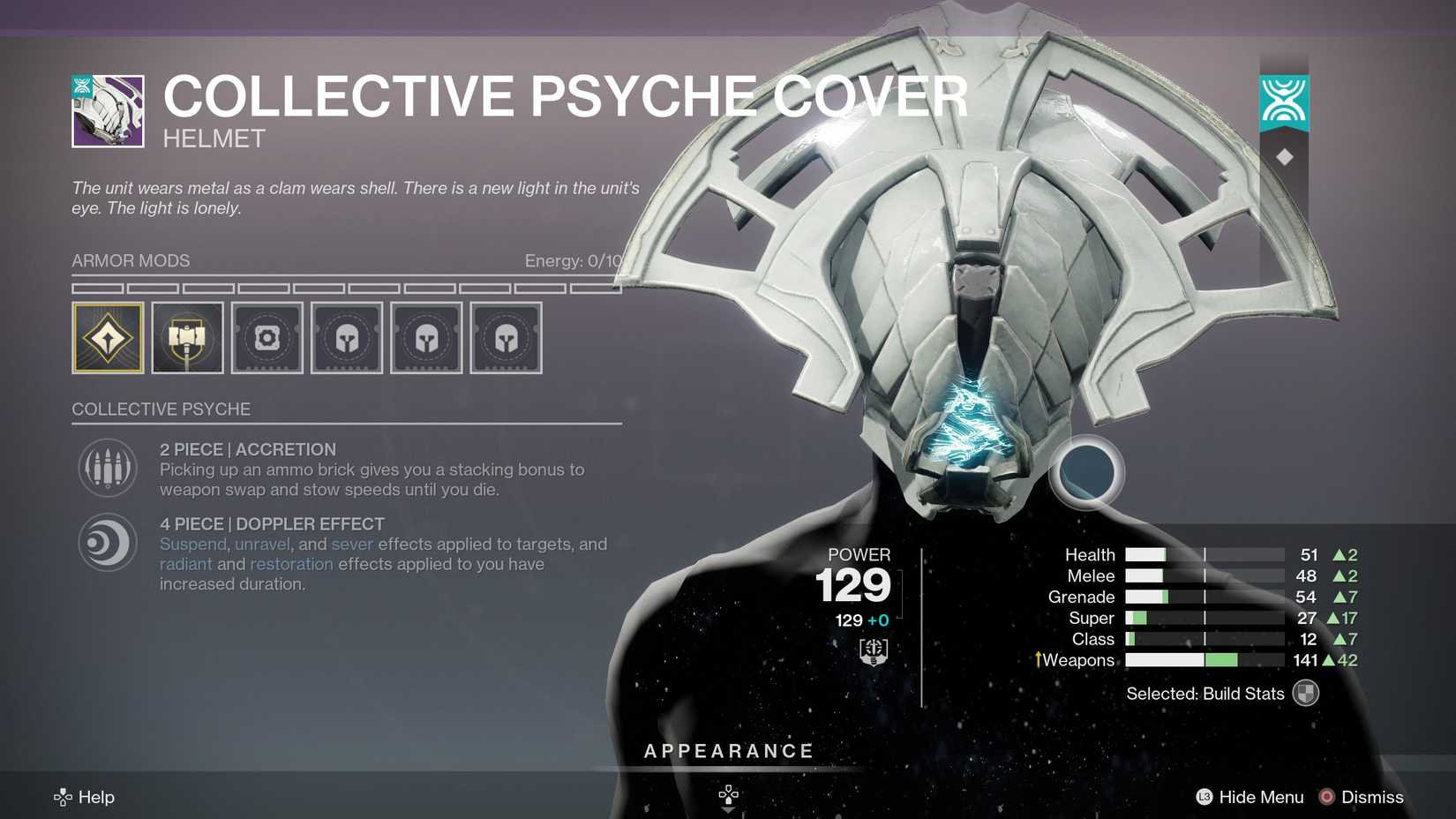Click Help in the bottom left
The width and height of the screenshot is (1456, 819).
click(97, 797)
